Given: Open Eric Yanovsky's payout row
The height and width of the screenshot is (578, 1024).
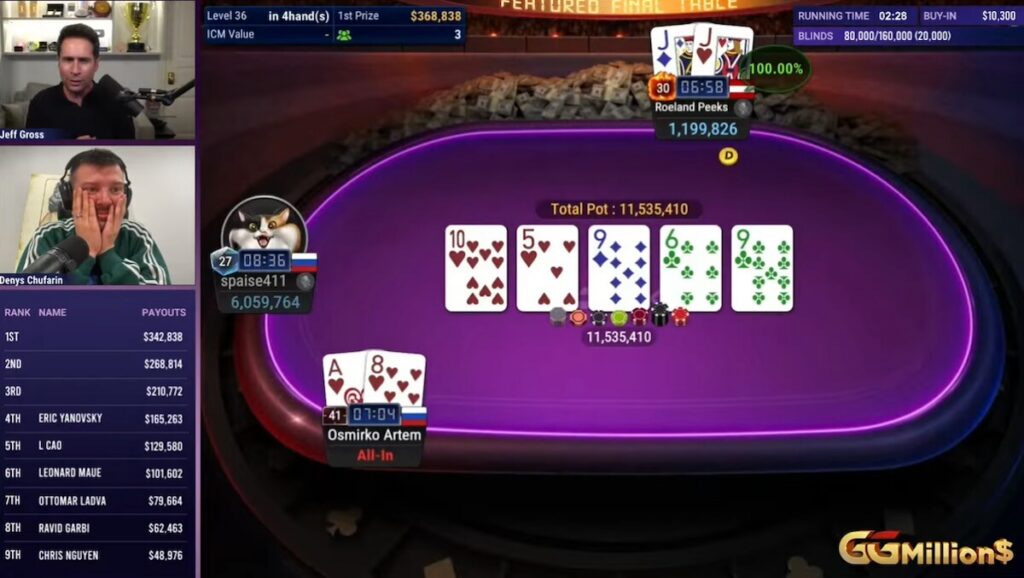Looking at the screenshot, I should point(97,419).
